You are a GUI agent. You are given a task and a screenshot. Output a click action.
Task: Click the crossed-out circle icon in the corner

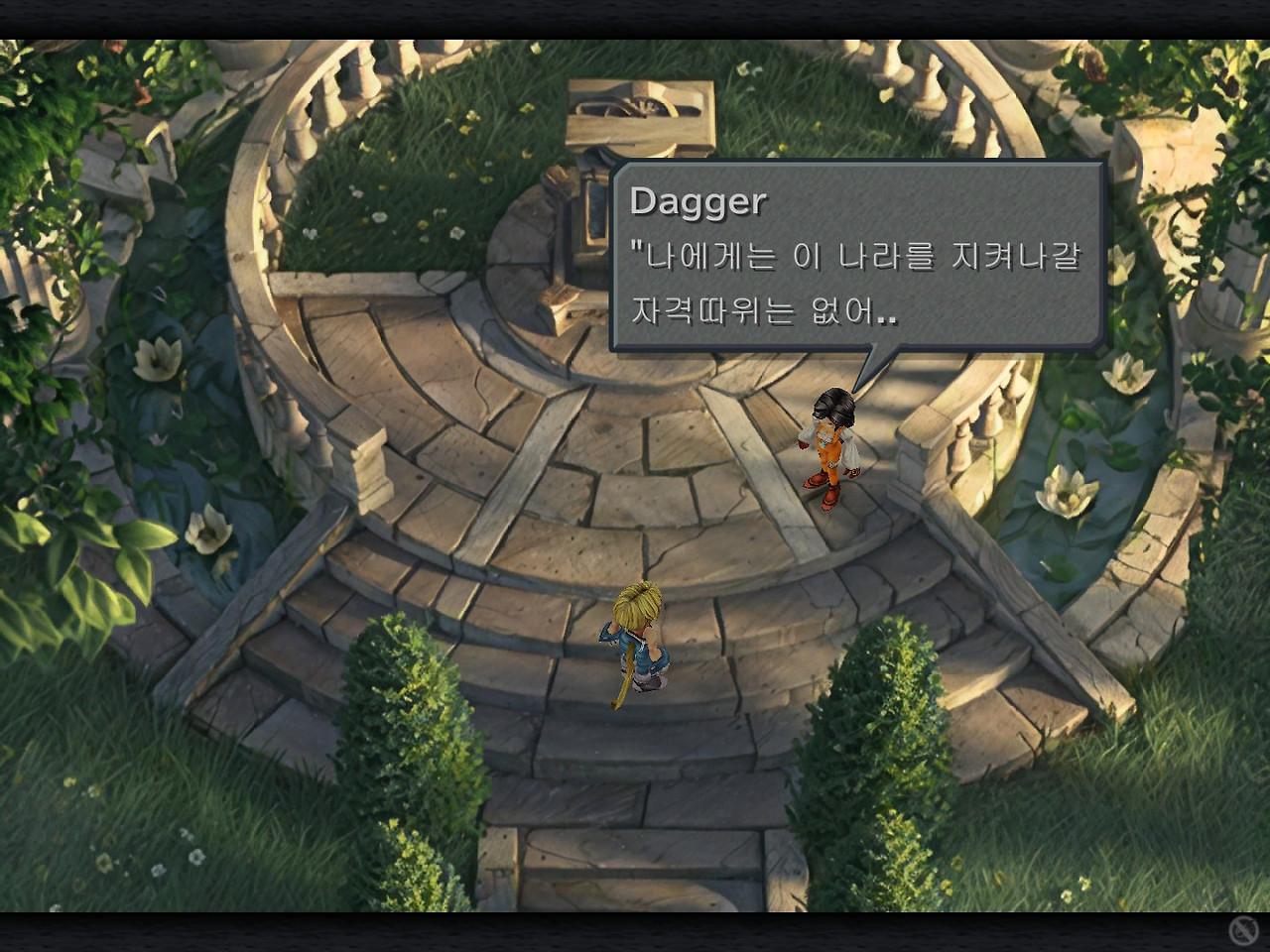(x=1242, y=930)
